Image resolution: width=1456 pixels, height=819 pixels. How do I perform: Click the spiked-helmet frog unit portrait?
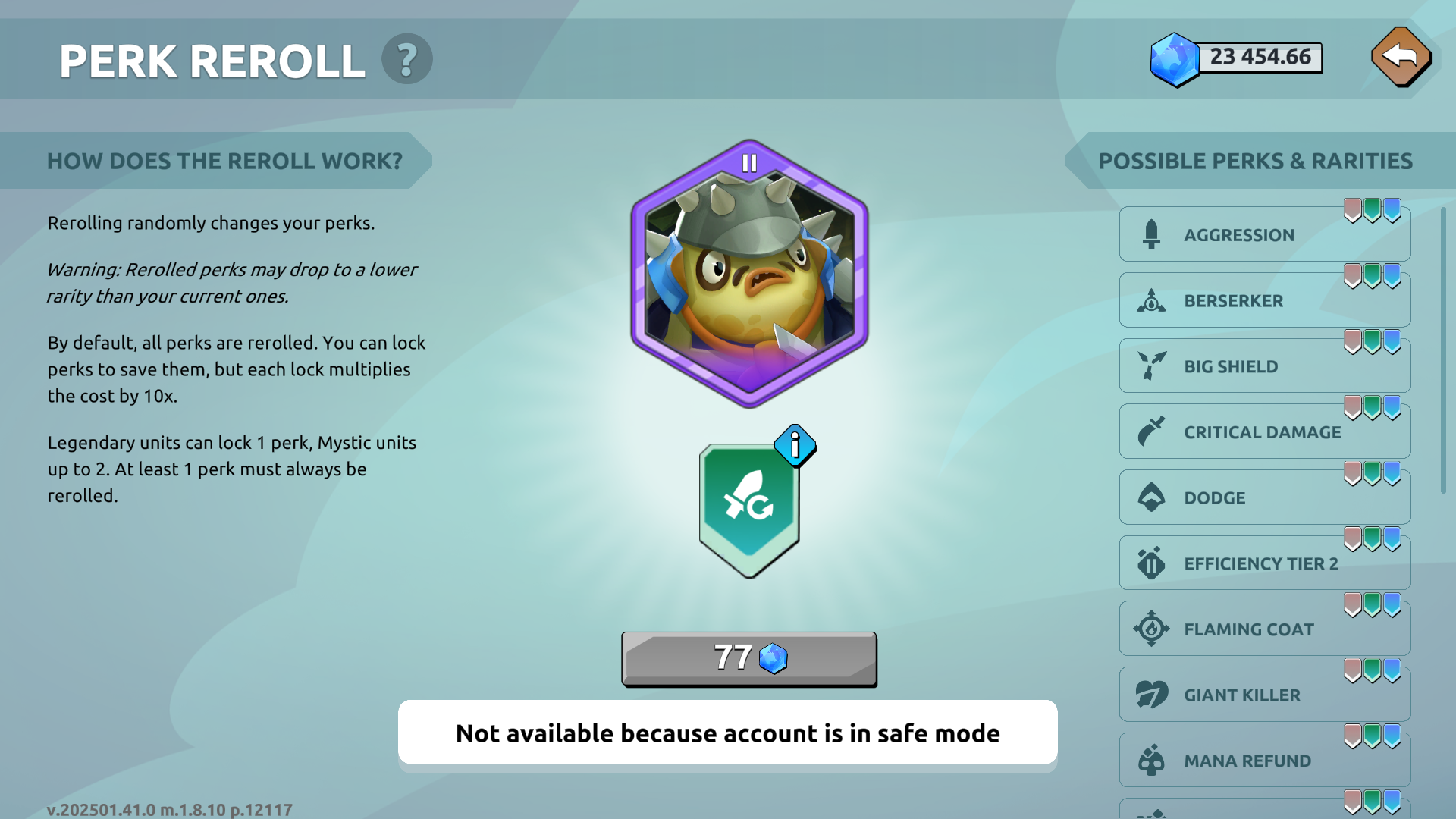749,273
